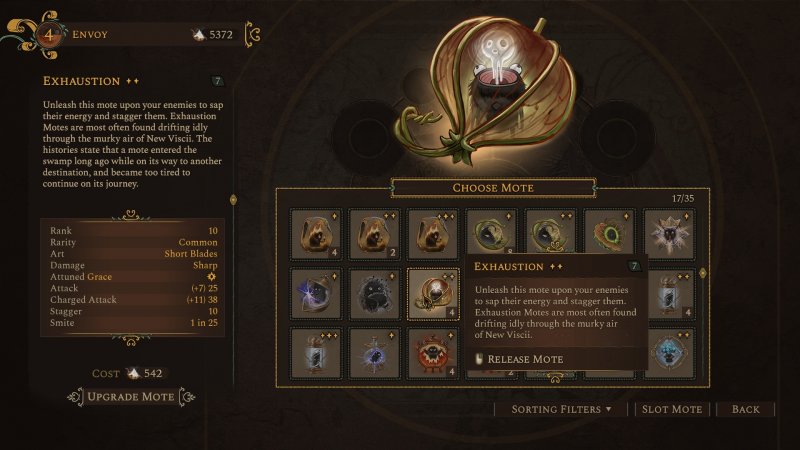The height and width of the screenshot is (450, 800).
Task: Go back with the Back button
Action: 745,409
